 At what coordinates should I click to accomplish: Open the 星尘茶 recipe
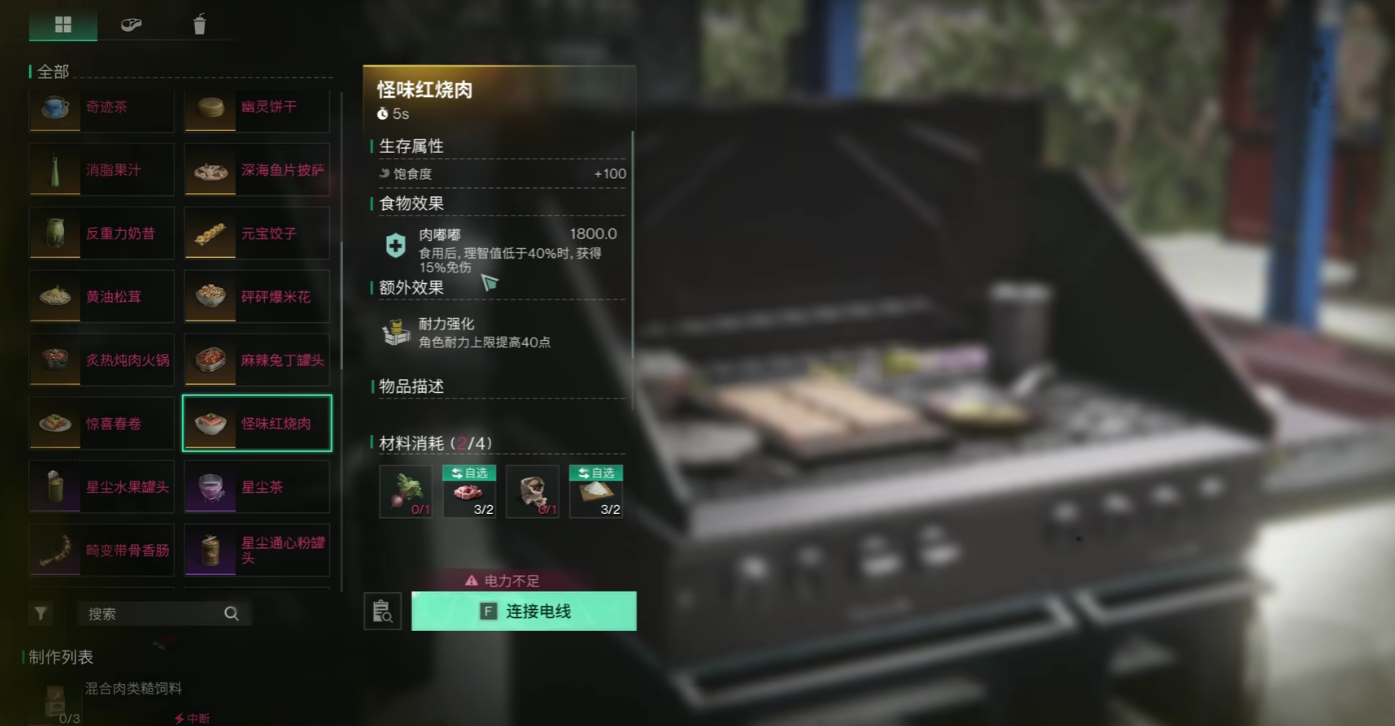[x=256, y=486]
